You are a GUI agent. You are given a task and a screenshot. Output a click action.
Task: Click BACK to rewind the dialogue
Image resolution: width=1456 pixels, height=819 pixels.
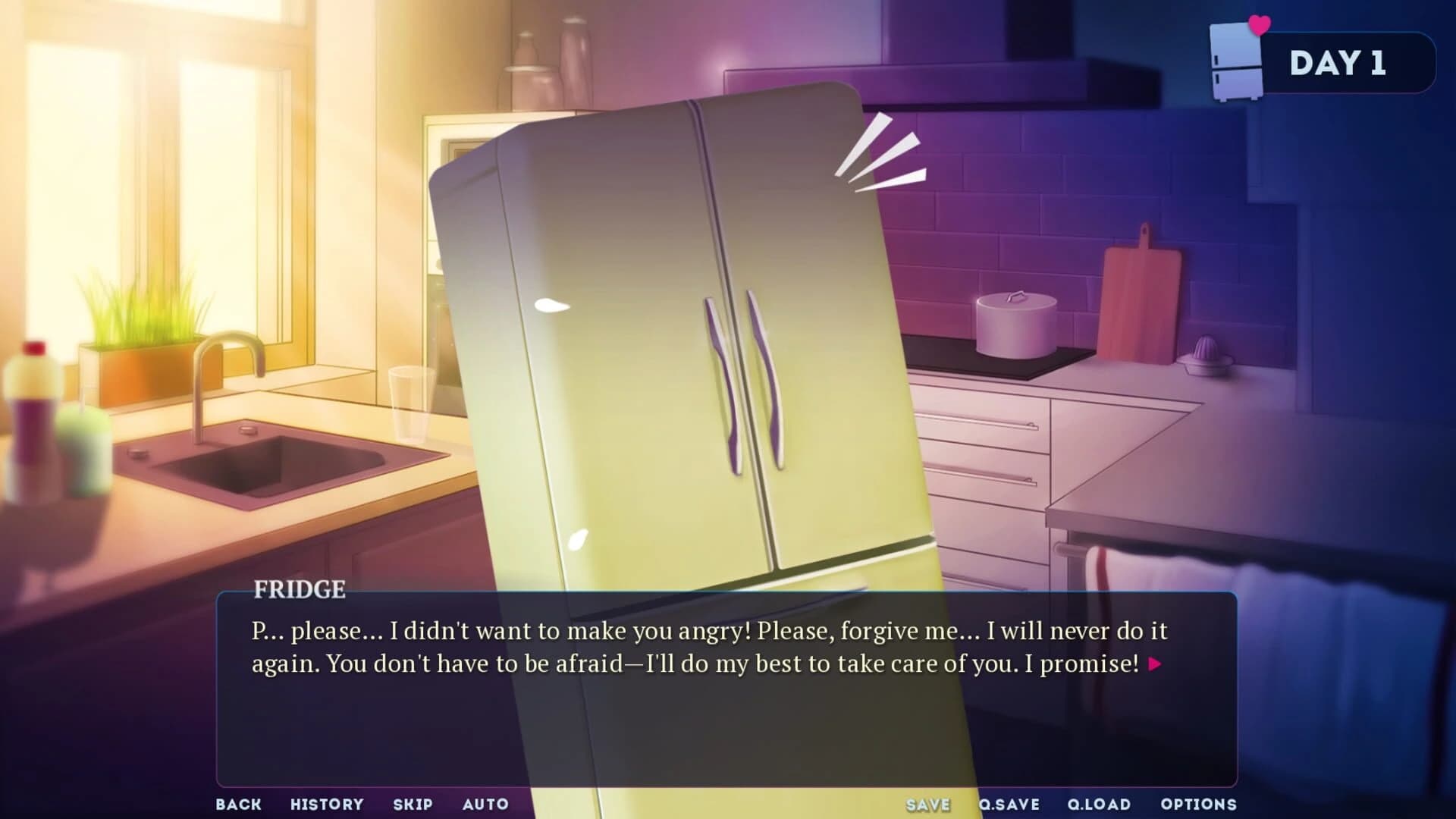coord(239,804)
